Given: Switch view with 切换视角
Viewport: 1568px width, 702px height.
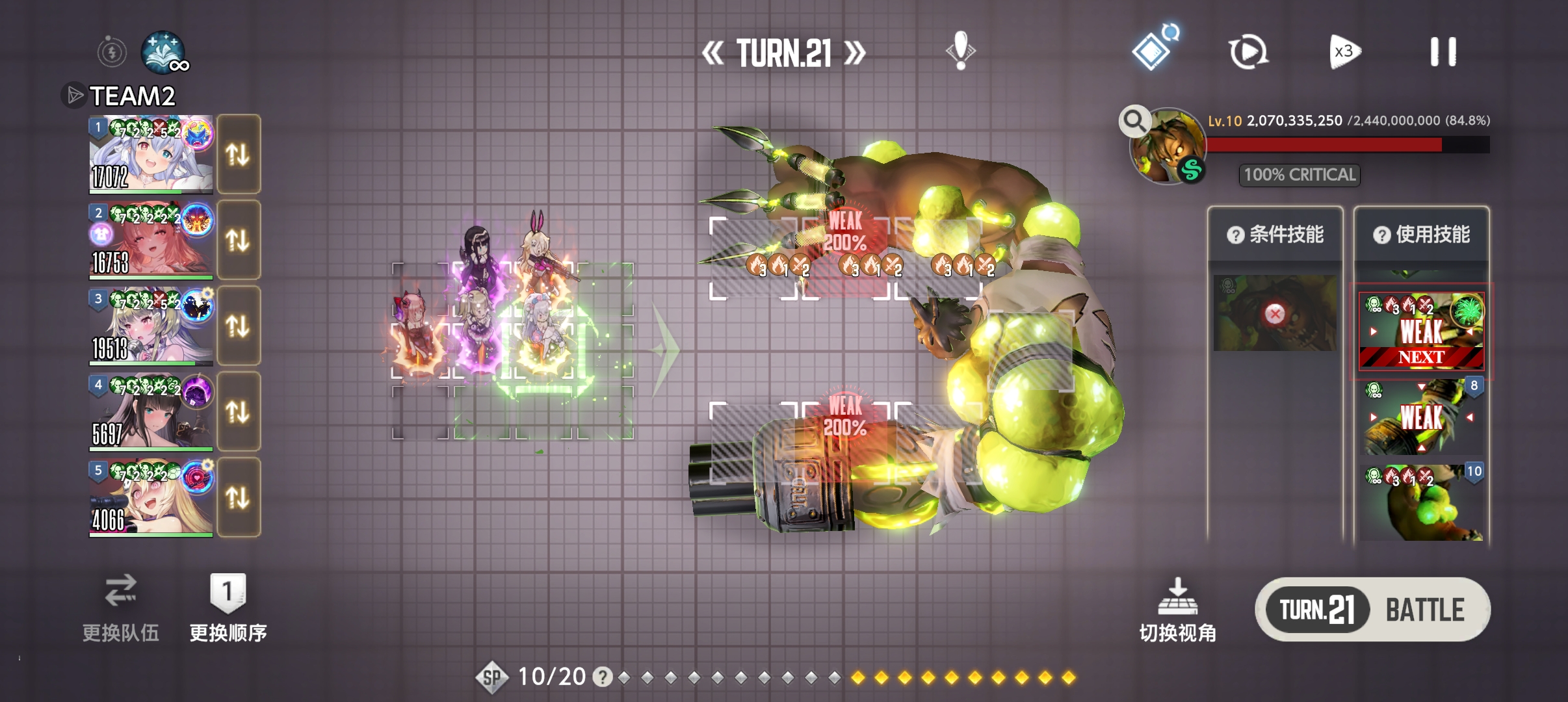Looking at the screenshot, I should point(1177,610).
